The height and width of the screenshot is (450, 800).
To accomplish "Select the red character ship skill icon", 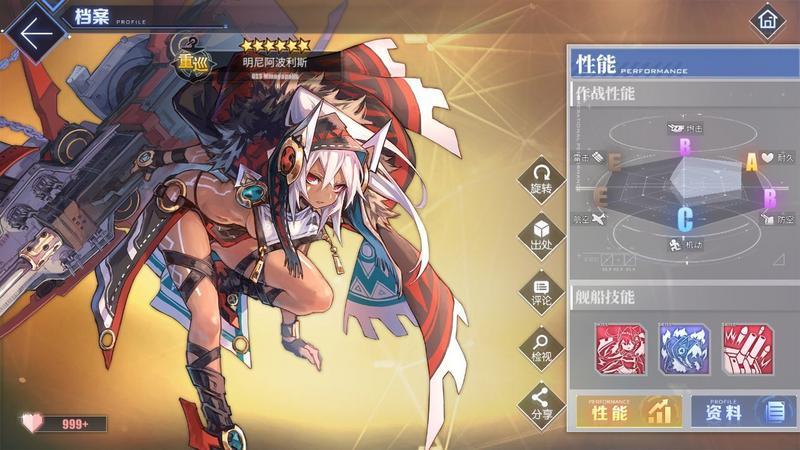I will (x=622, y=348).
